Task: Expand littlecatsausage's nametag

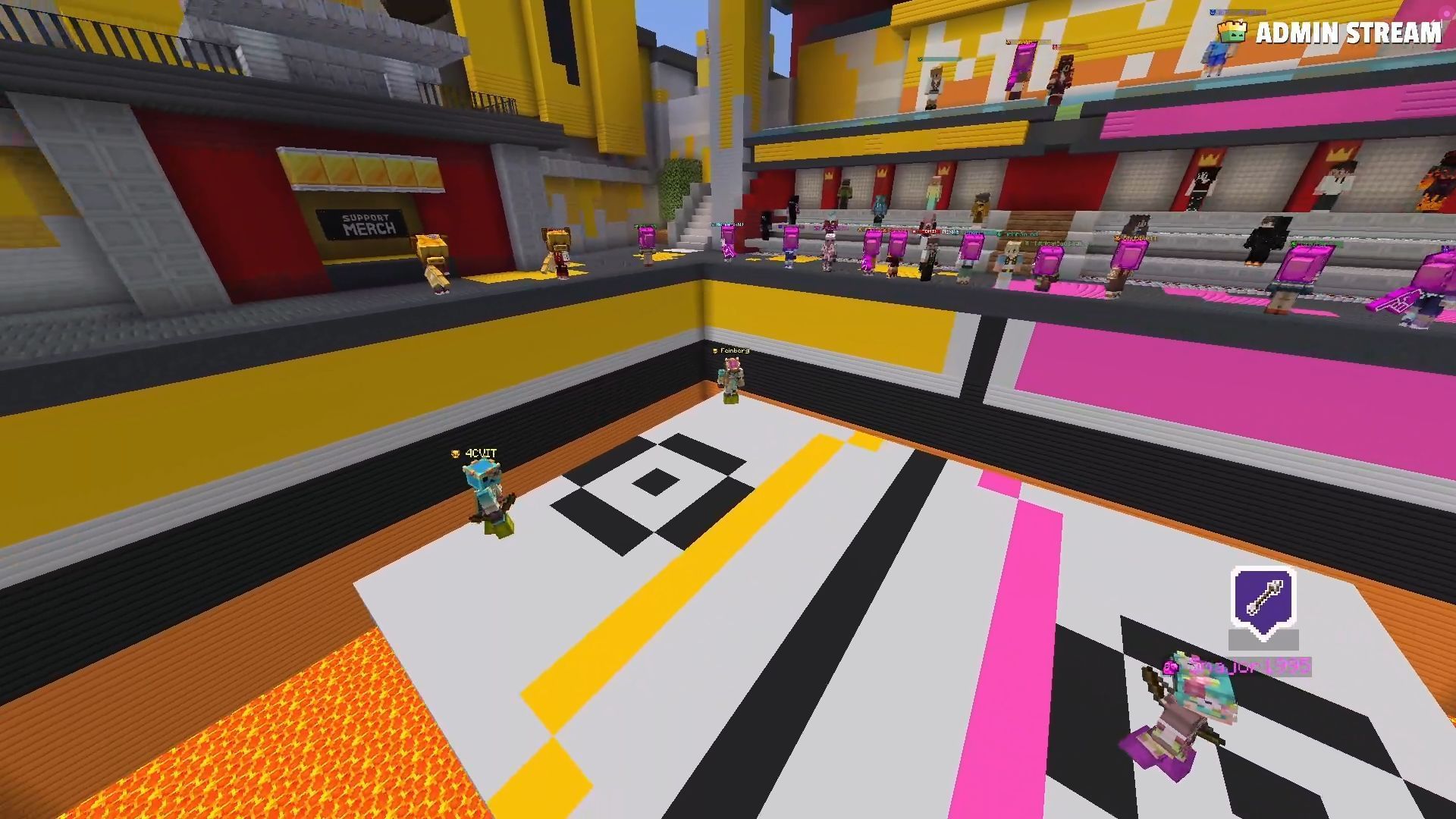Action: (x=1050, y=243)
